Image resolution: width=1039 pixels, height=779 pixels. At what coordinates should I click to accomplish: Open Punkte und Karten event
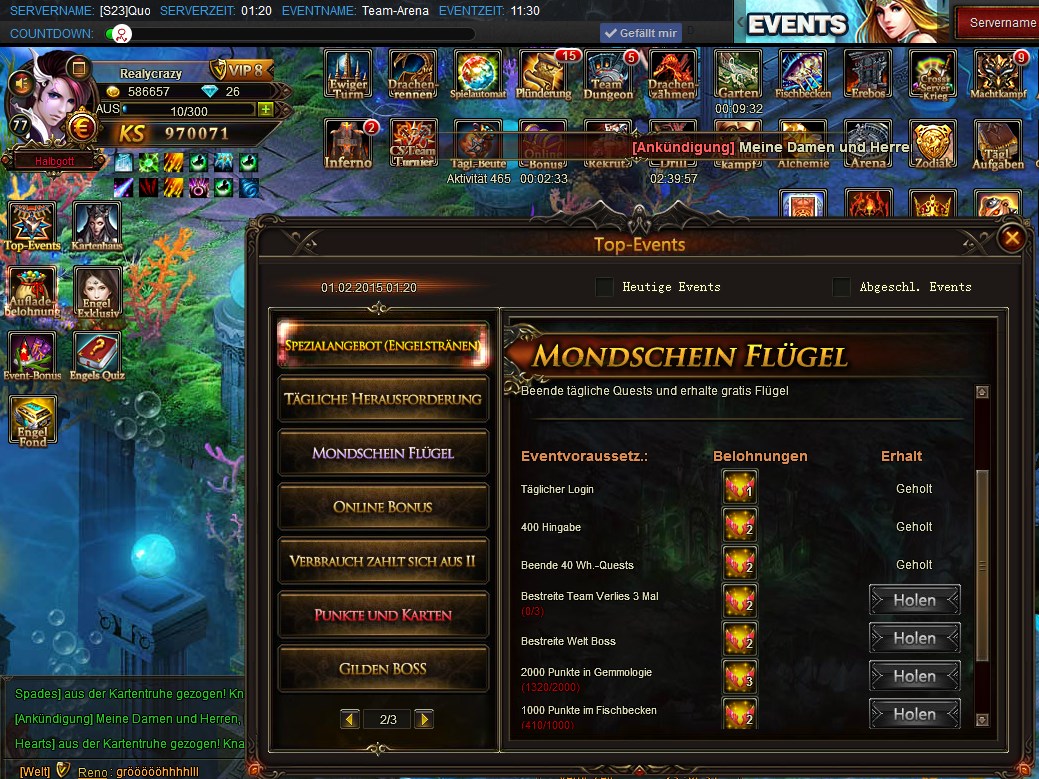click(x=383, y=615)
